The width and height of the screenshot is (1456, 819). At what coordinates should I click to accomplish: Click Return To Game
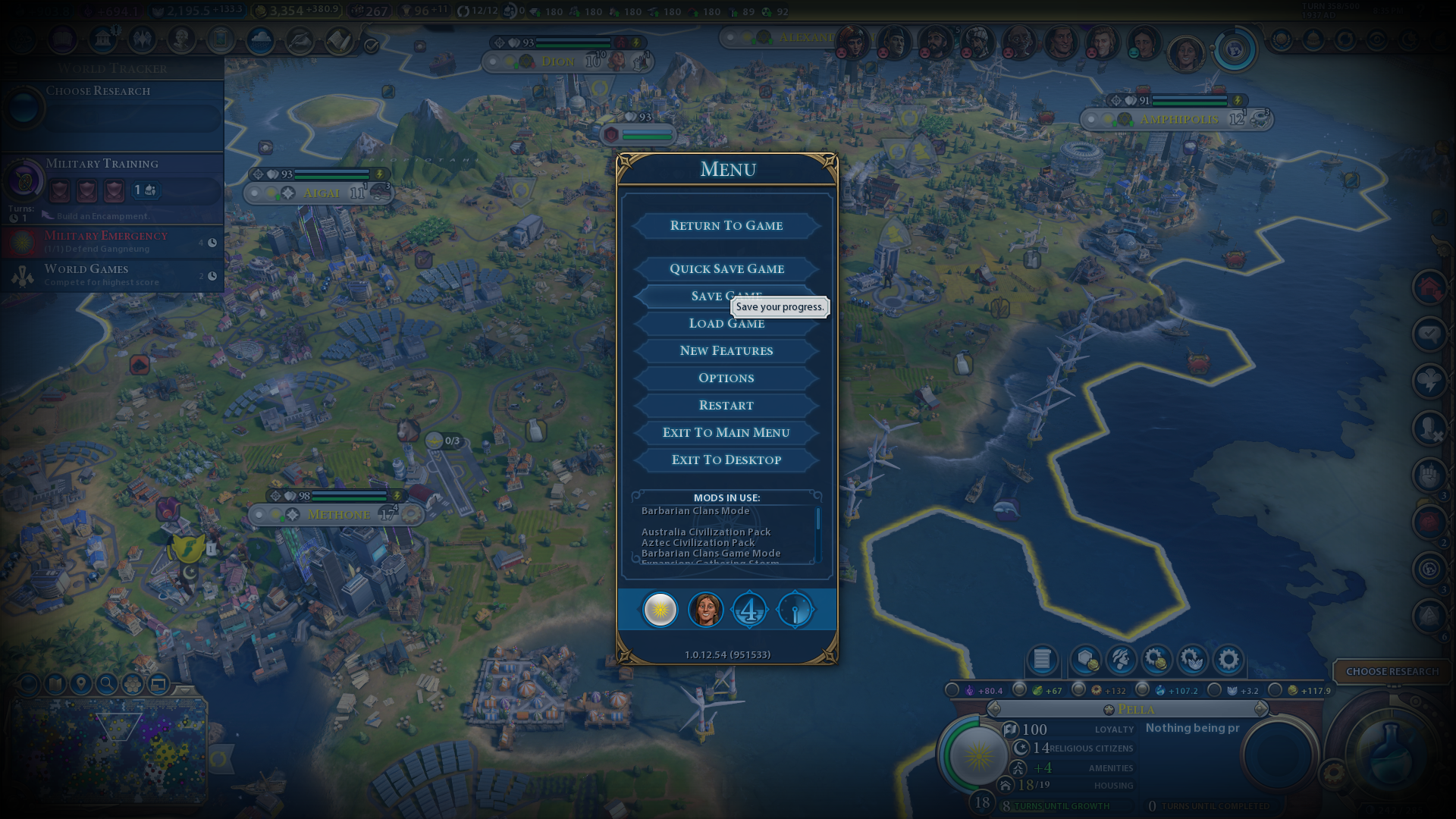pos(726,225)
